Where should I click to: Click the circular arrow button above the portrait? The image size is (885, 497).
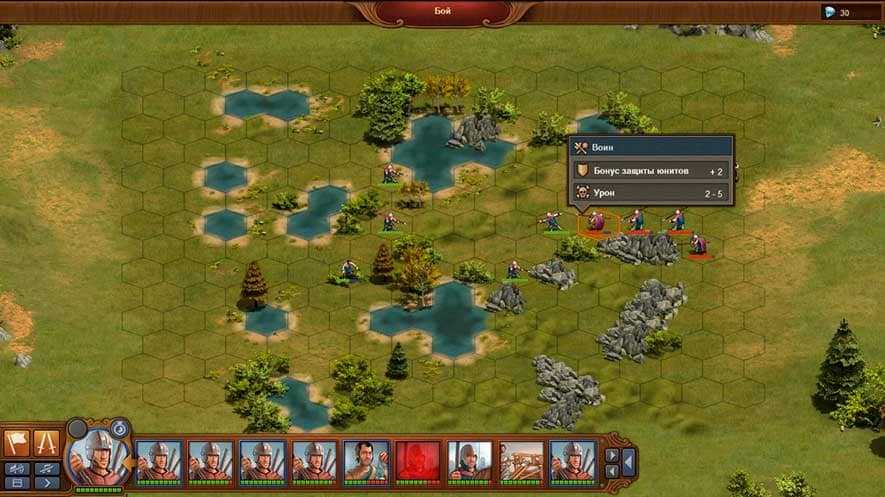coord(119,427)
